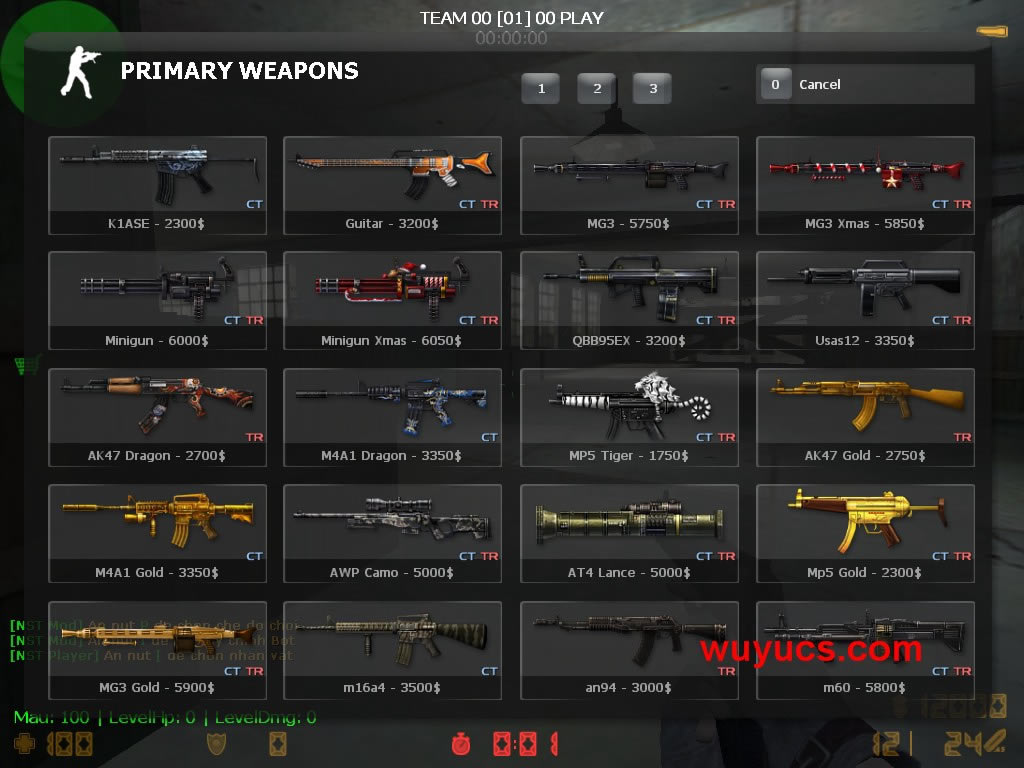Cancel the primary weapons menu
1024x768 pixels.
pos(865,85)
